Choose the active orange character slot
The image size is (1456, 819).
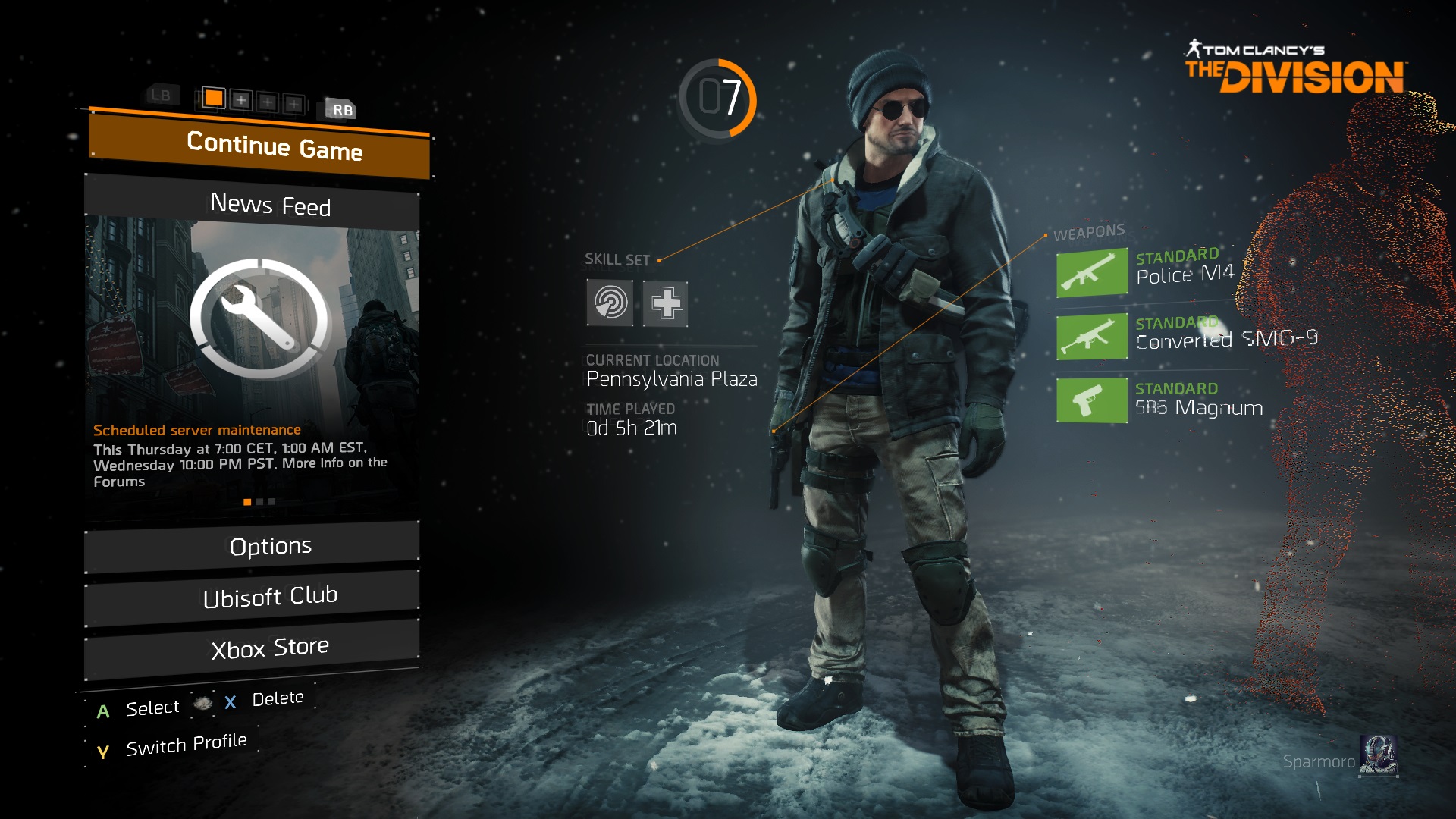214,98
